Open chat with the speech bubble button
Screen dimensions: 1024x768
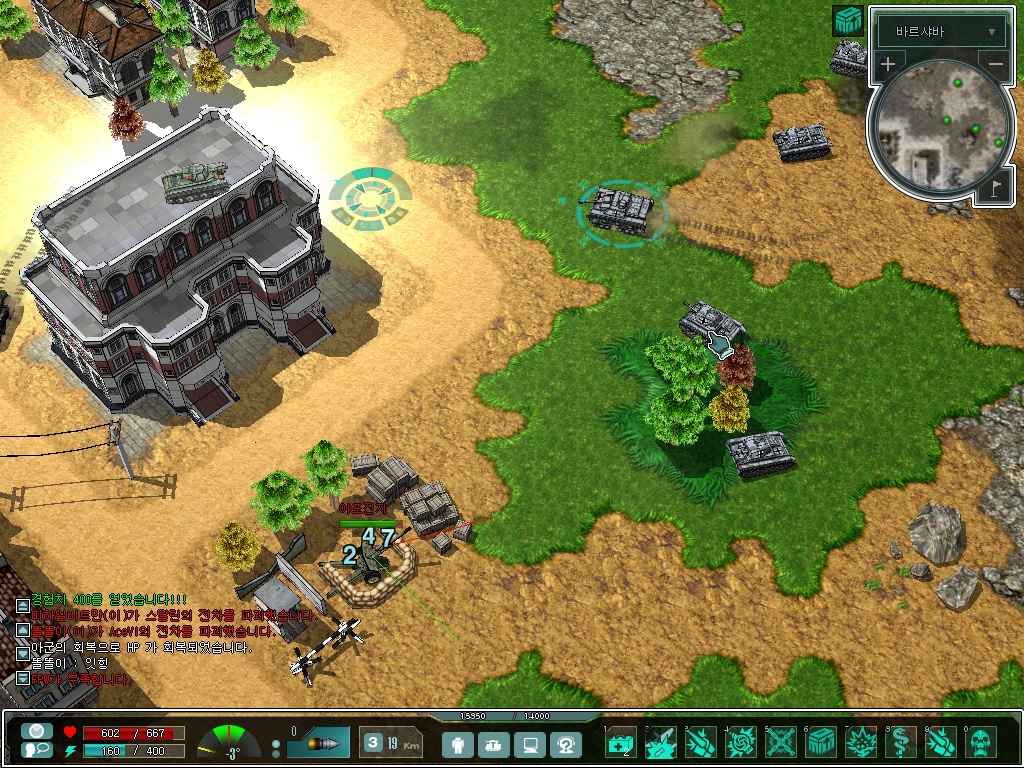(37, 750)
